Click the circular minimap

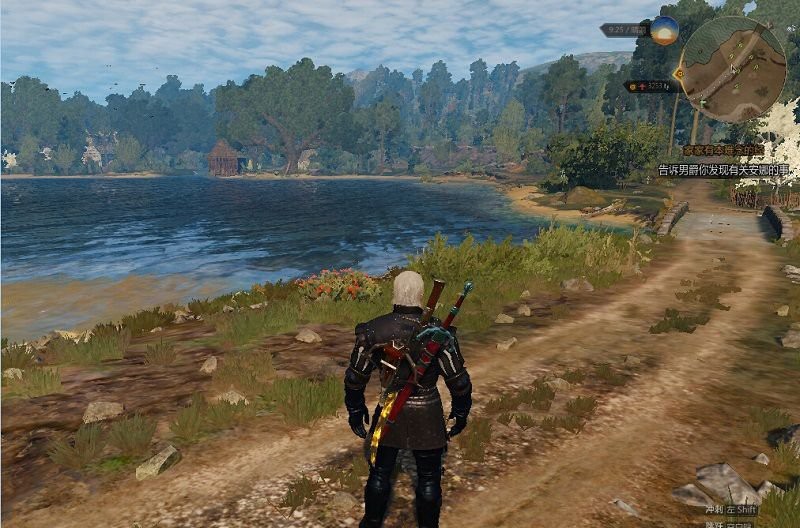coord(734,67)
